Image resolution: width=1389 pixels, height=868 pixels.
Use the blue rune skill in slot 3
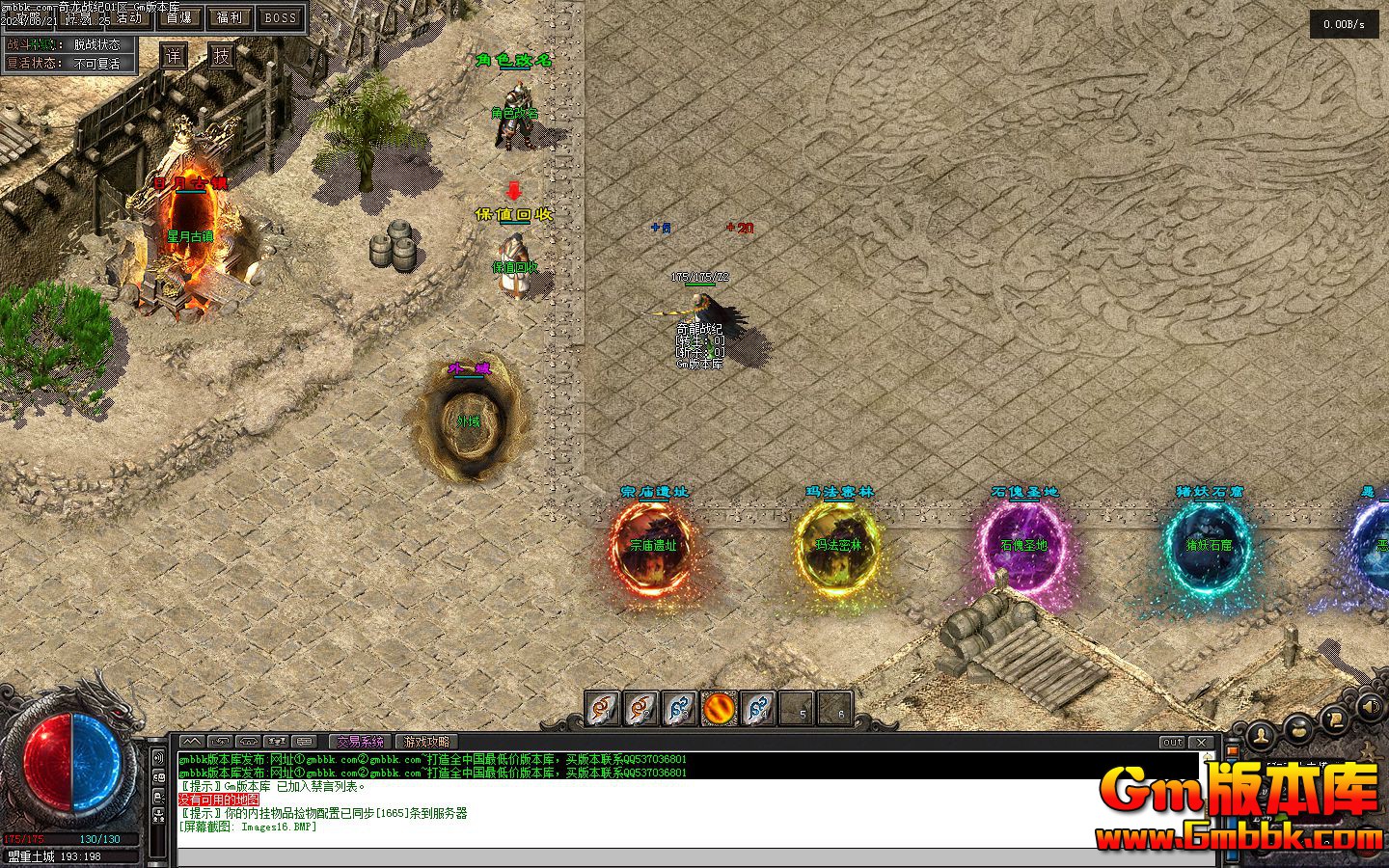680,709
